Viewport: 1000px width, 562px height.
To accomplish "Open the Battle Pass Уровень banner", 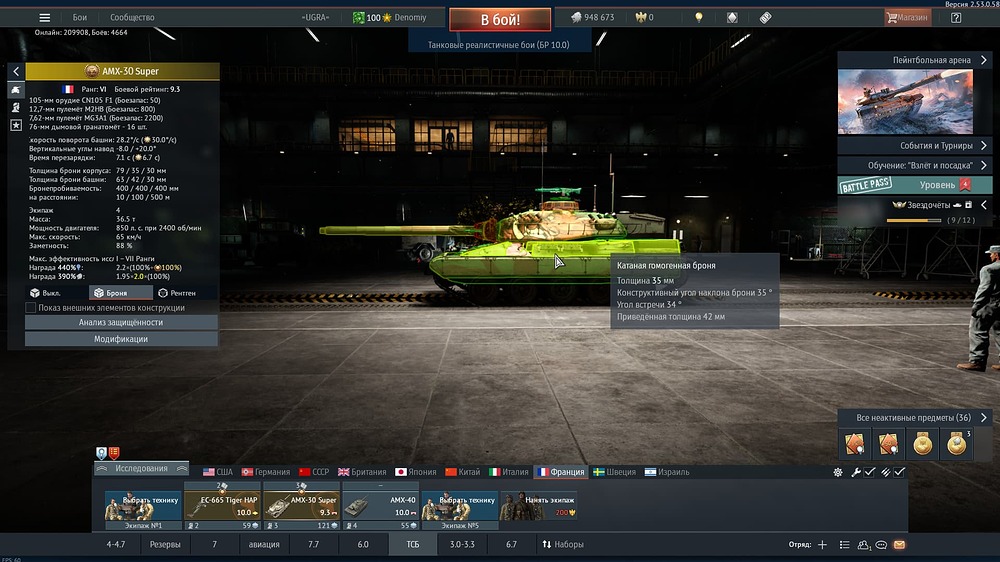I will pyautogui.click(x=906, y=185).
